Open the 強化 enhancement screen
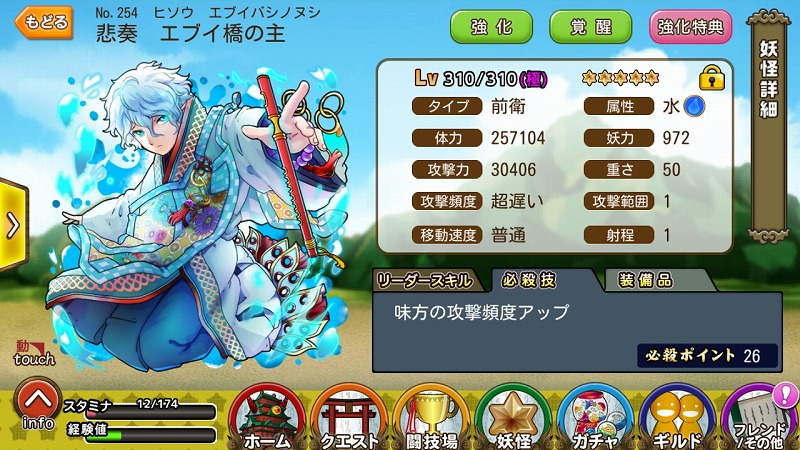Image resolution: width=800 pixels, height=450 pixels. [x=491, y=26]
